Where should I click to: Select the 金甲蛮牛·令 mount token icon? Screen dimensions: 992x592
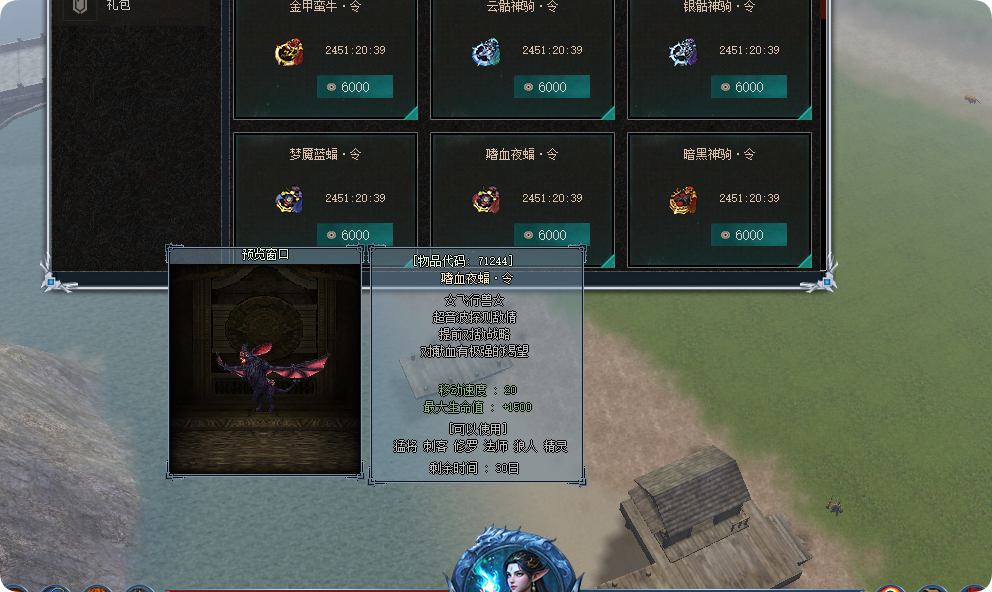click(289, 52)
